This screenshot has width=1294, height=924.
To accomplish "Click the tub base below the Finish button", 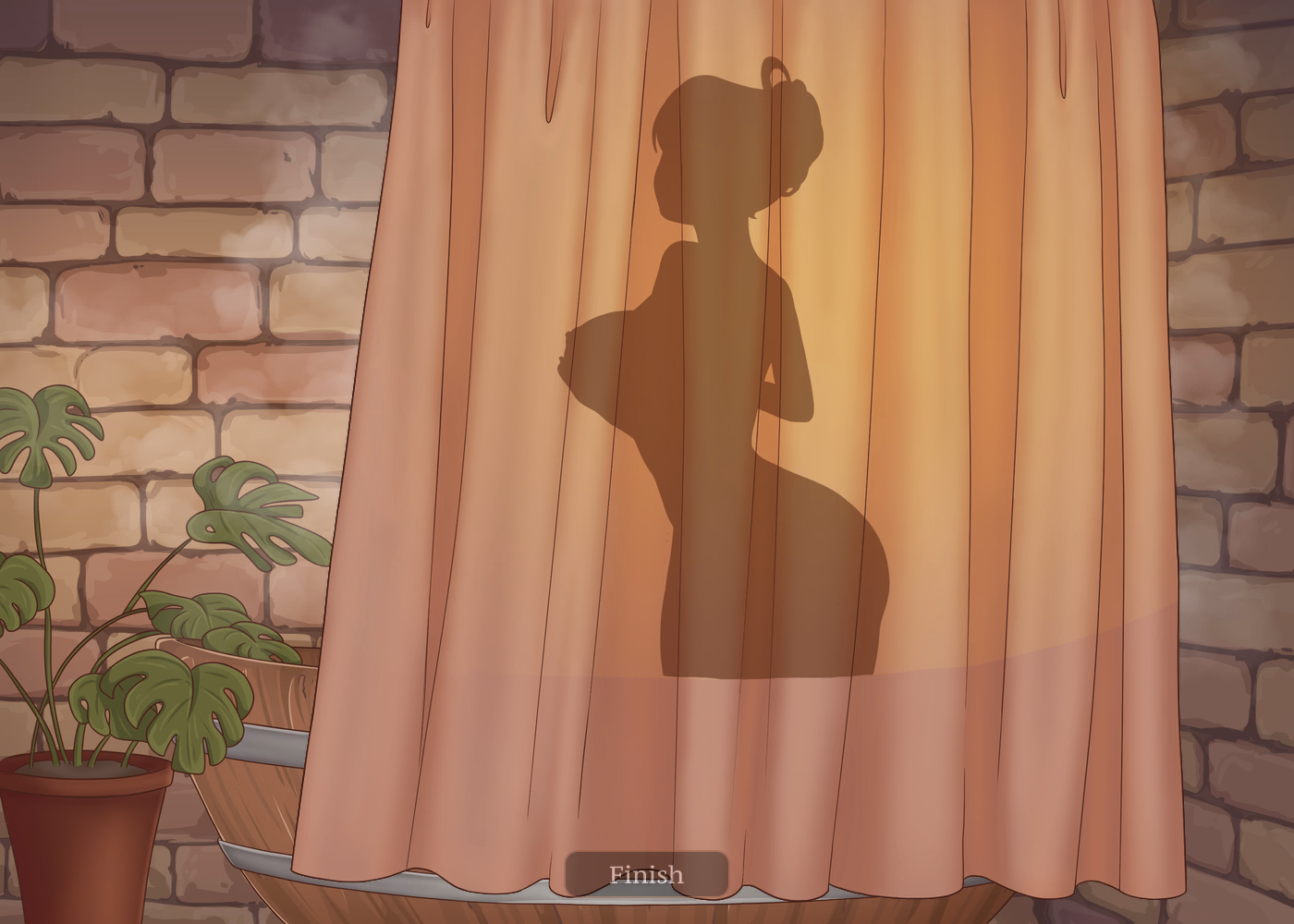I will [x=647, y=915].
